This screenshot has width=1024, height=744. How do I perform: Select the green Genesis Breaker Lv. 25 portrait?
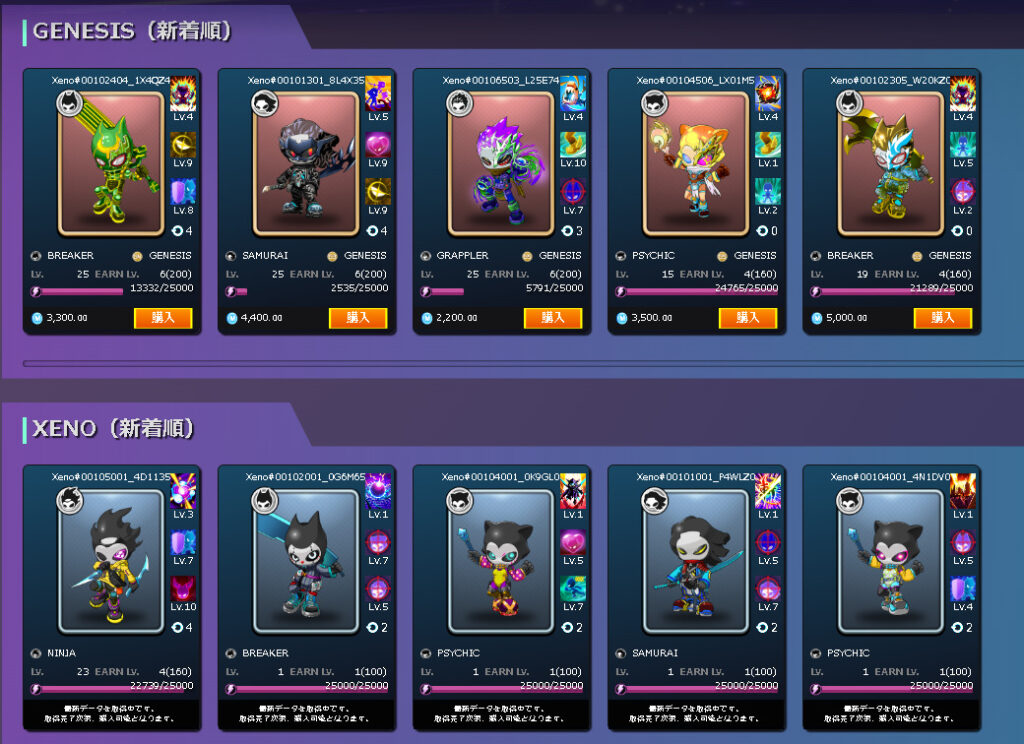coord(110,163)
